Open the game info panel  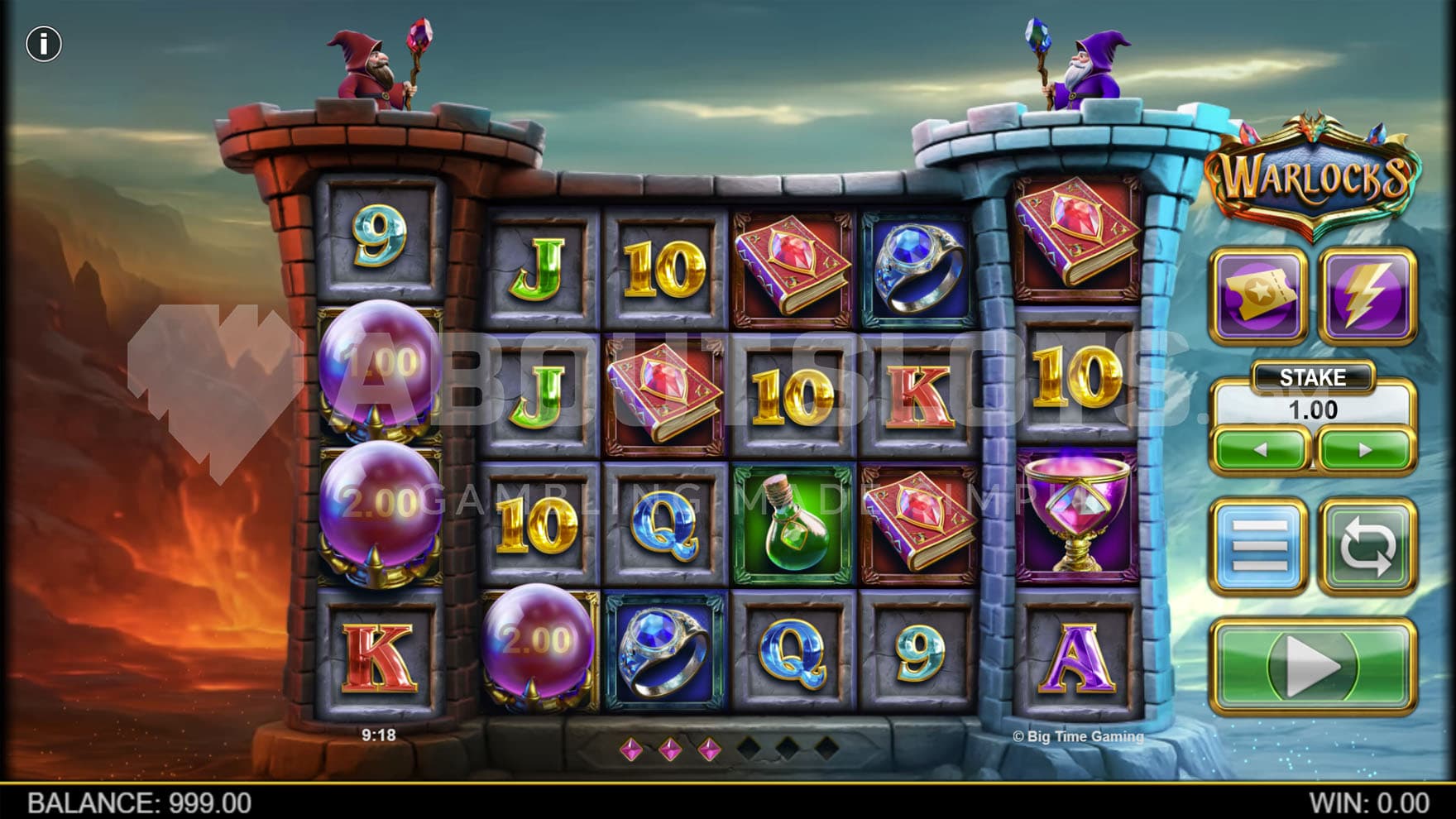(44, 44)
